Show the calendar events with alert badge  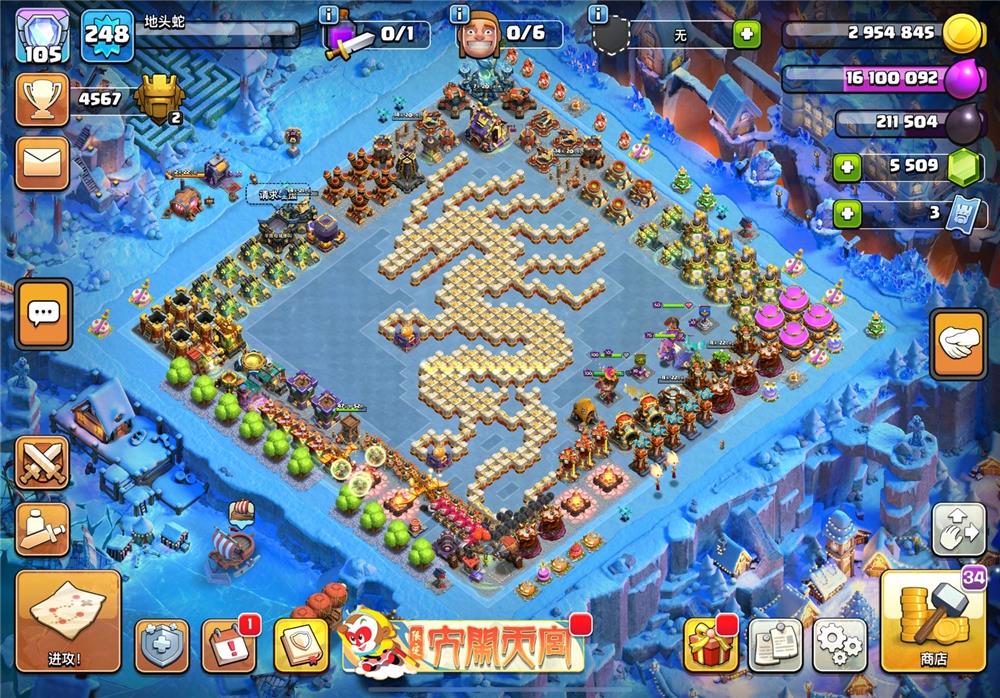point(228,647)
